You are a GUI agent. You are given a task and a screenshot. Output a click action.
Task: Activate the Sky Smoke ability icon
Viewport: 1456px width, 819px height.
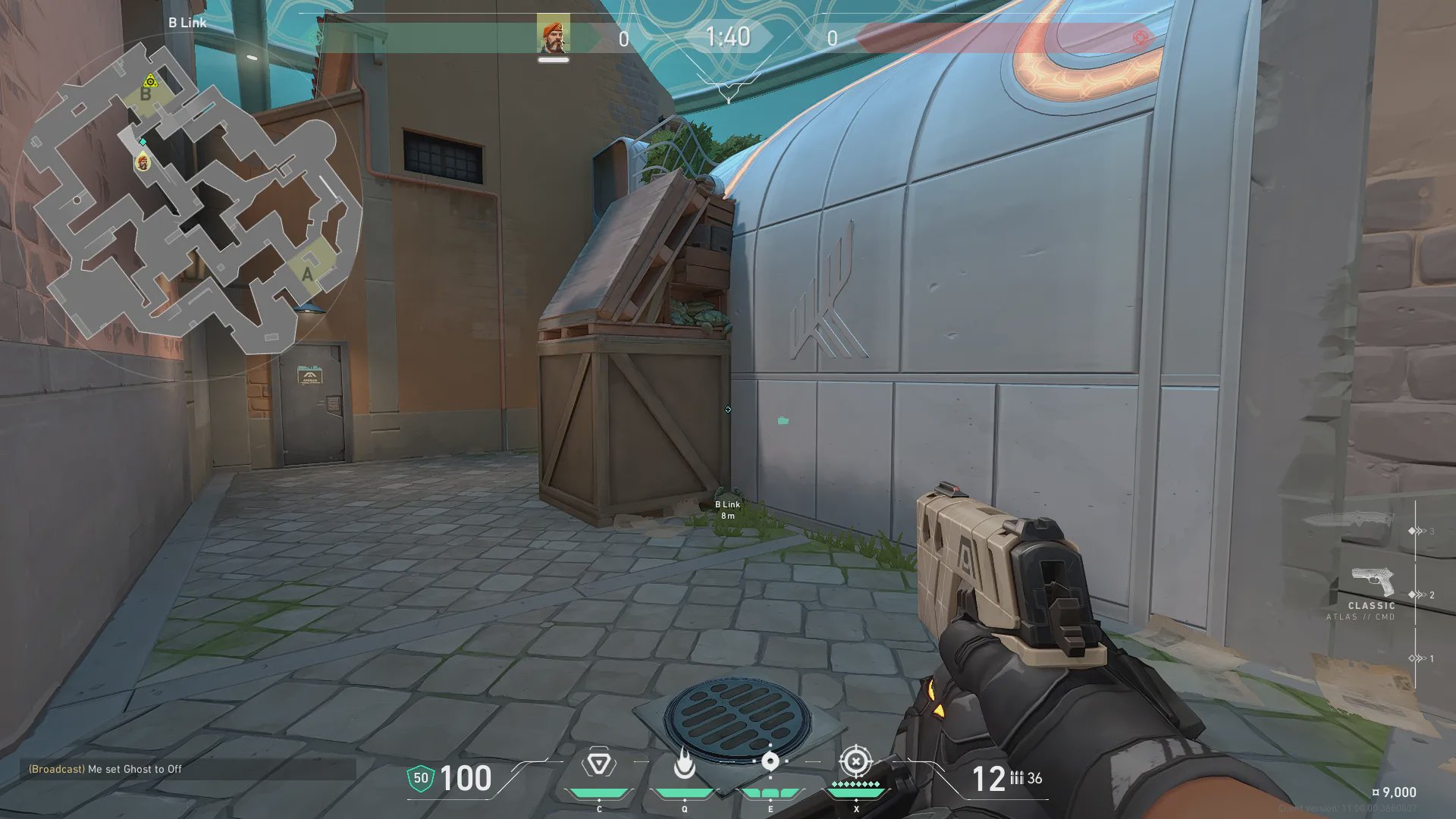click(x=770, y=762)
